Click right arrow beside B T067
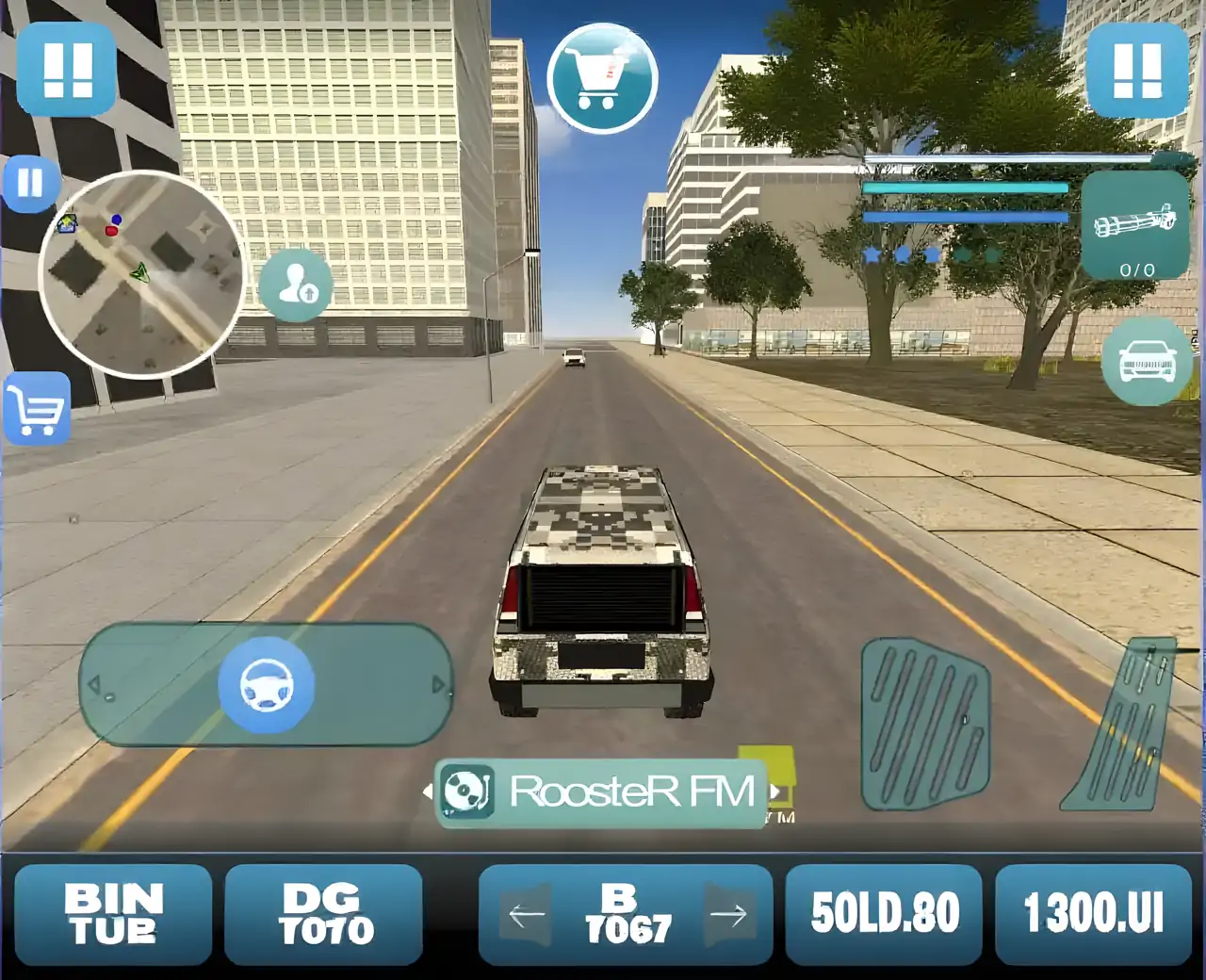Viewport: 1206px width, 980px height. [x=727, y=914]
